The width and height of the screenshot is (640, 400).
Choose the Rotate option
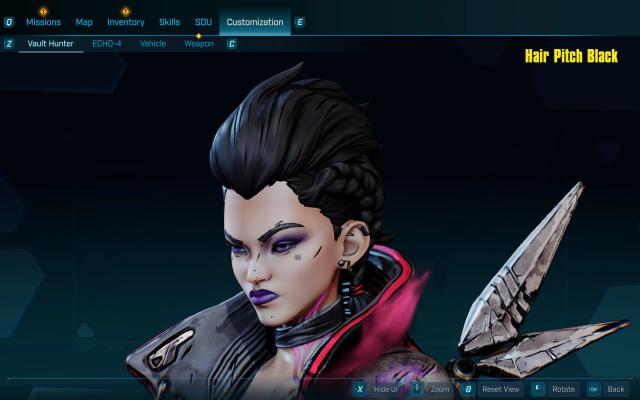point(563,388)
